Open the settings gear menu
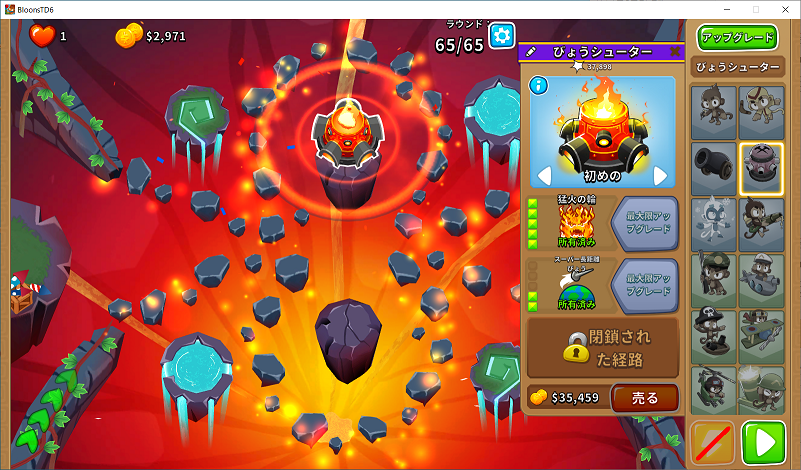The height and width of the screenshot is (470, 801). (x=501, y=38)
